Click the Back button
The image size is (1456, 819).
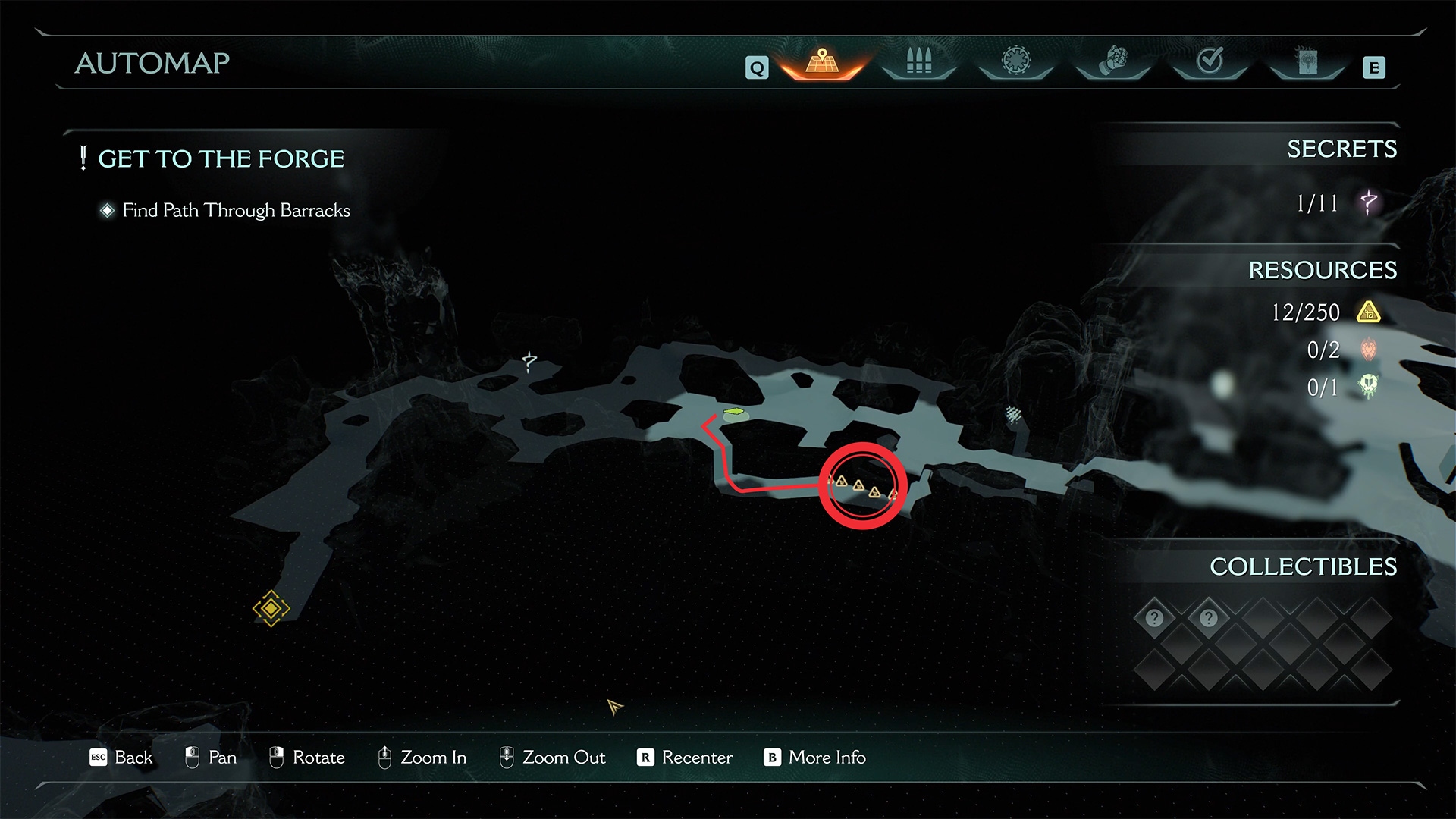tap(121, 758)
